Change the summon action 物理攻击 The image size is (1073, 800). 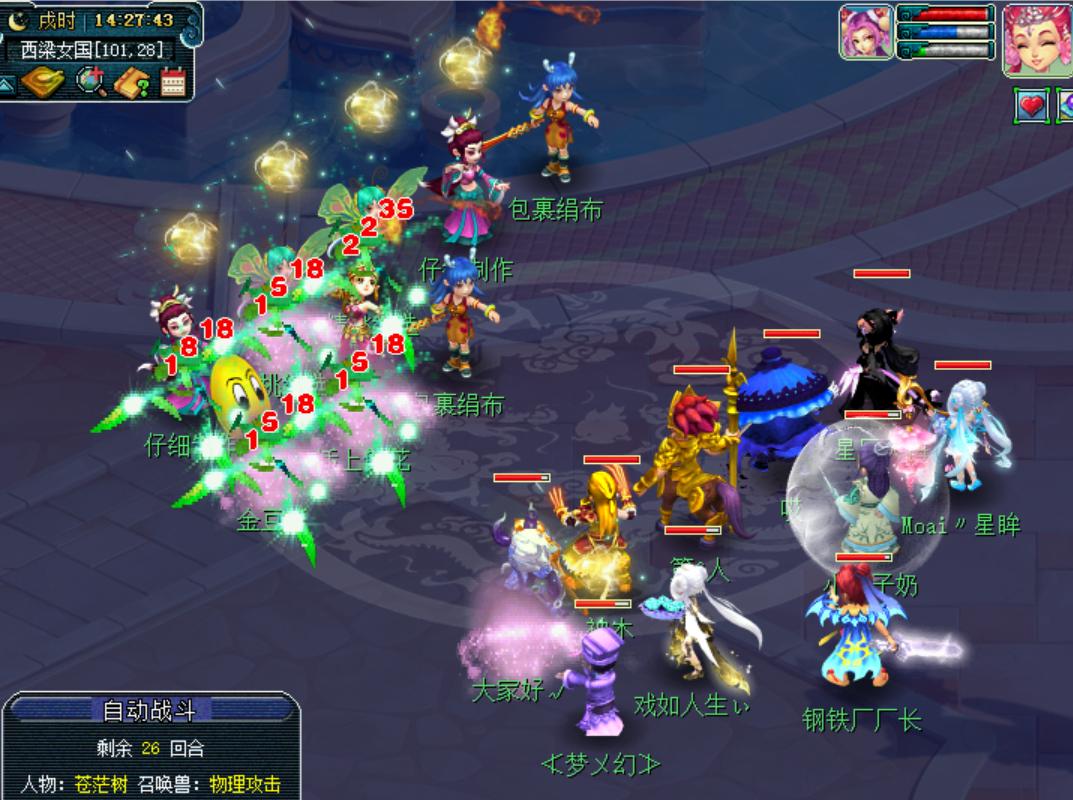pyautogui.click(x=245, y=784)
